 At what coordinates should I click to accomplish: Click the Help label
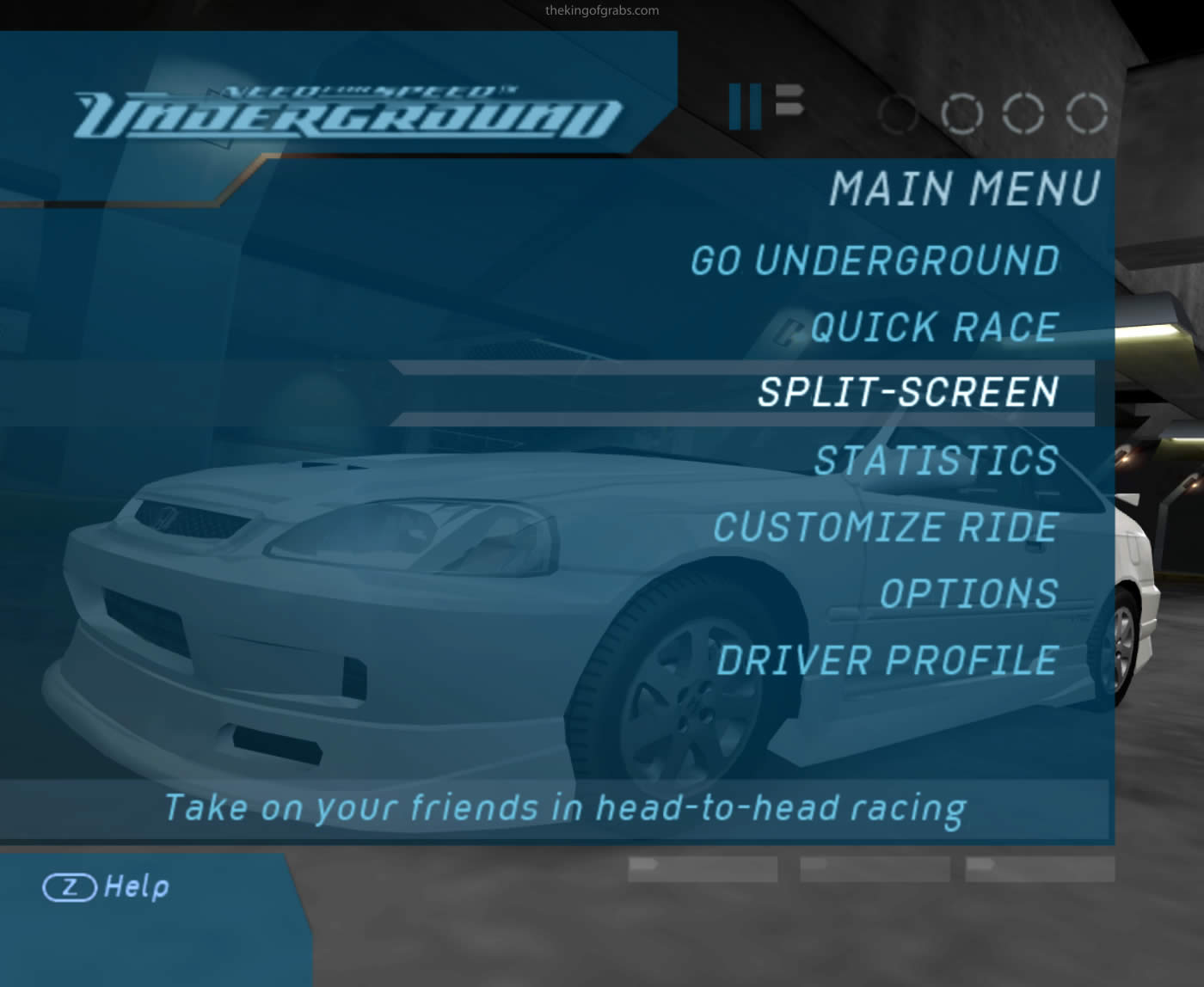[x=136, y=886]
